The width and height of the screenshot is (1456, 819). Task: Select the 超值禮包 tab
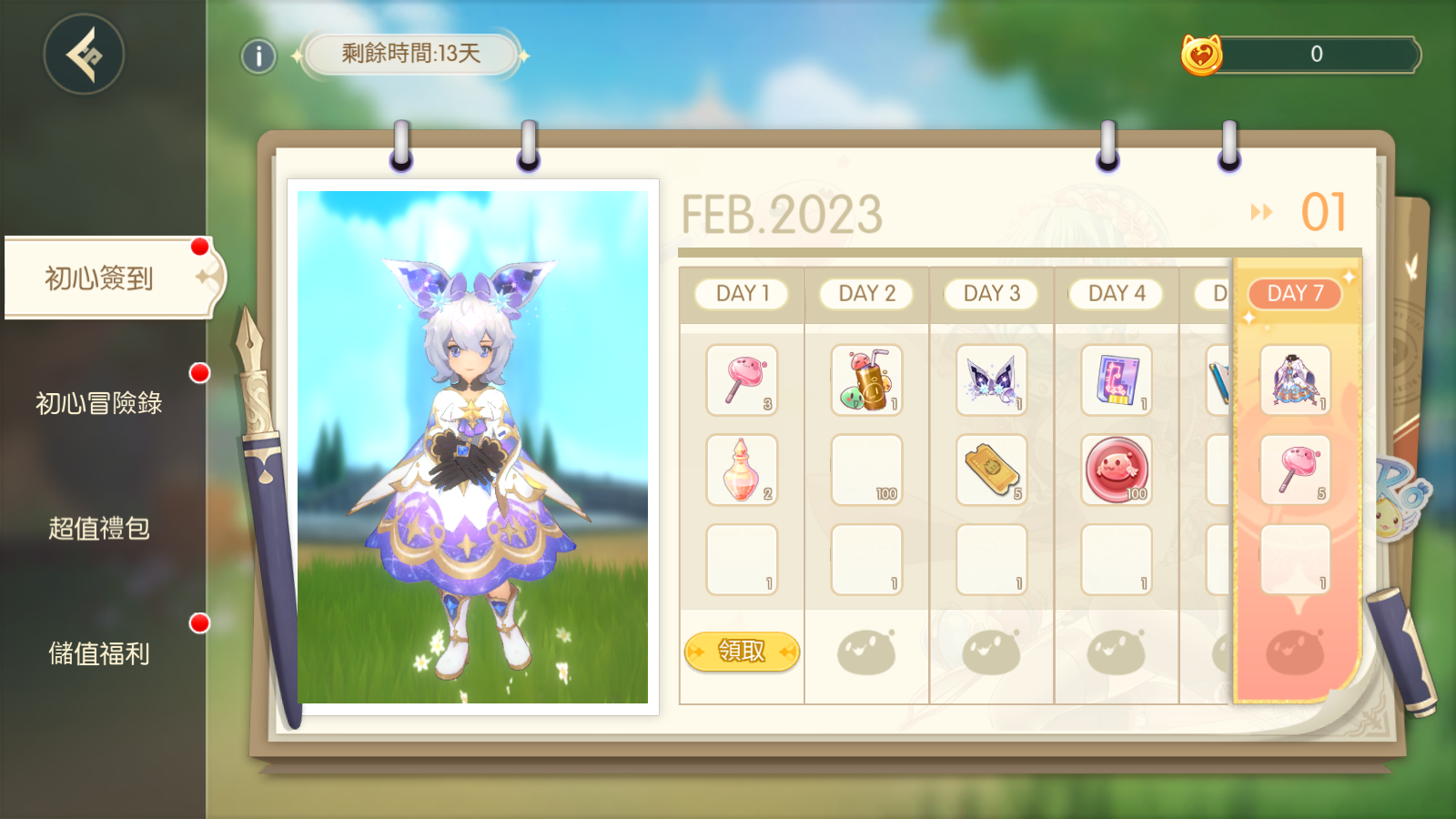(99, 529)
